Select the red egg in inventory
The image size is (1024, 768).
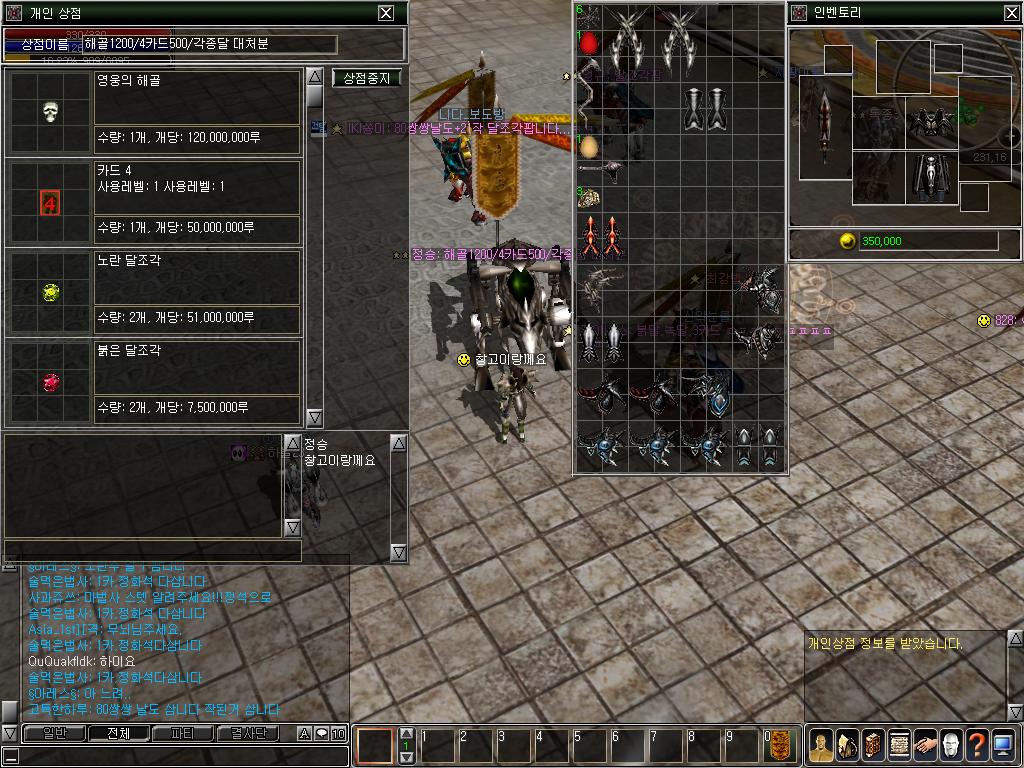click(x=590, y=44)
